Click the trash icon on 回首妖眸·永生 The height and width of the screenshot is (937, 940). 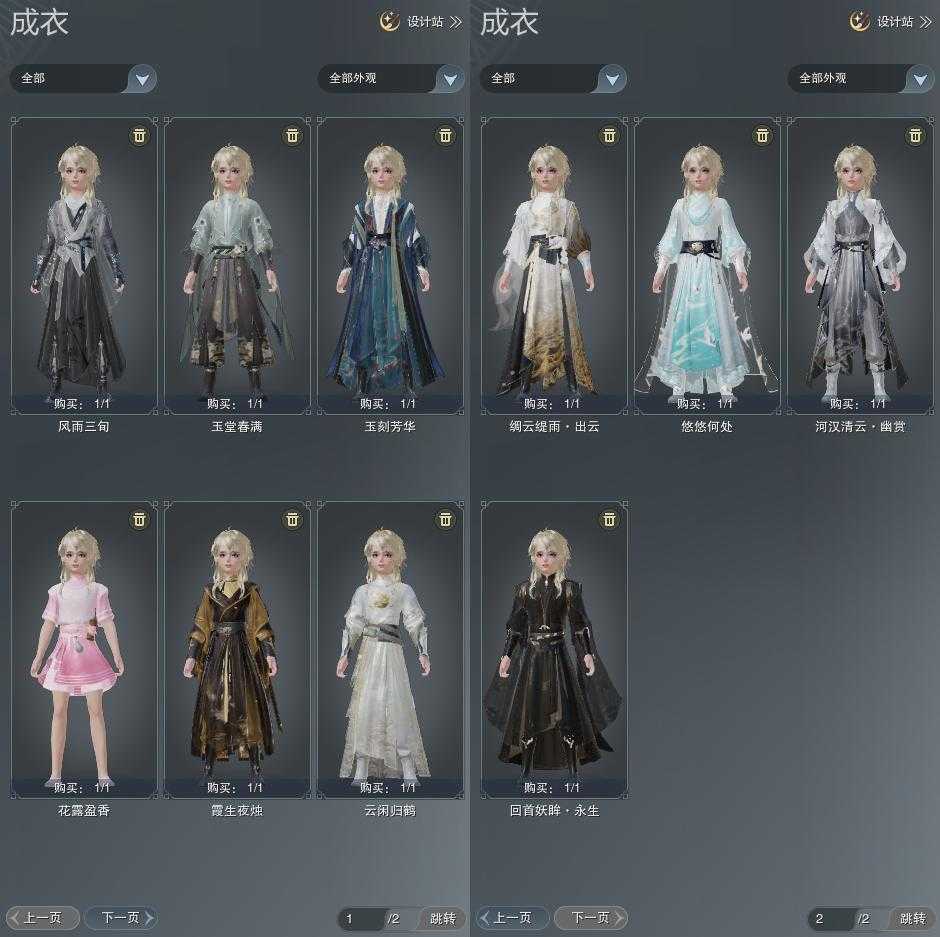click(609, 519)
